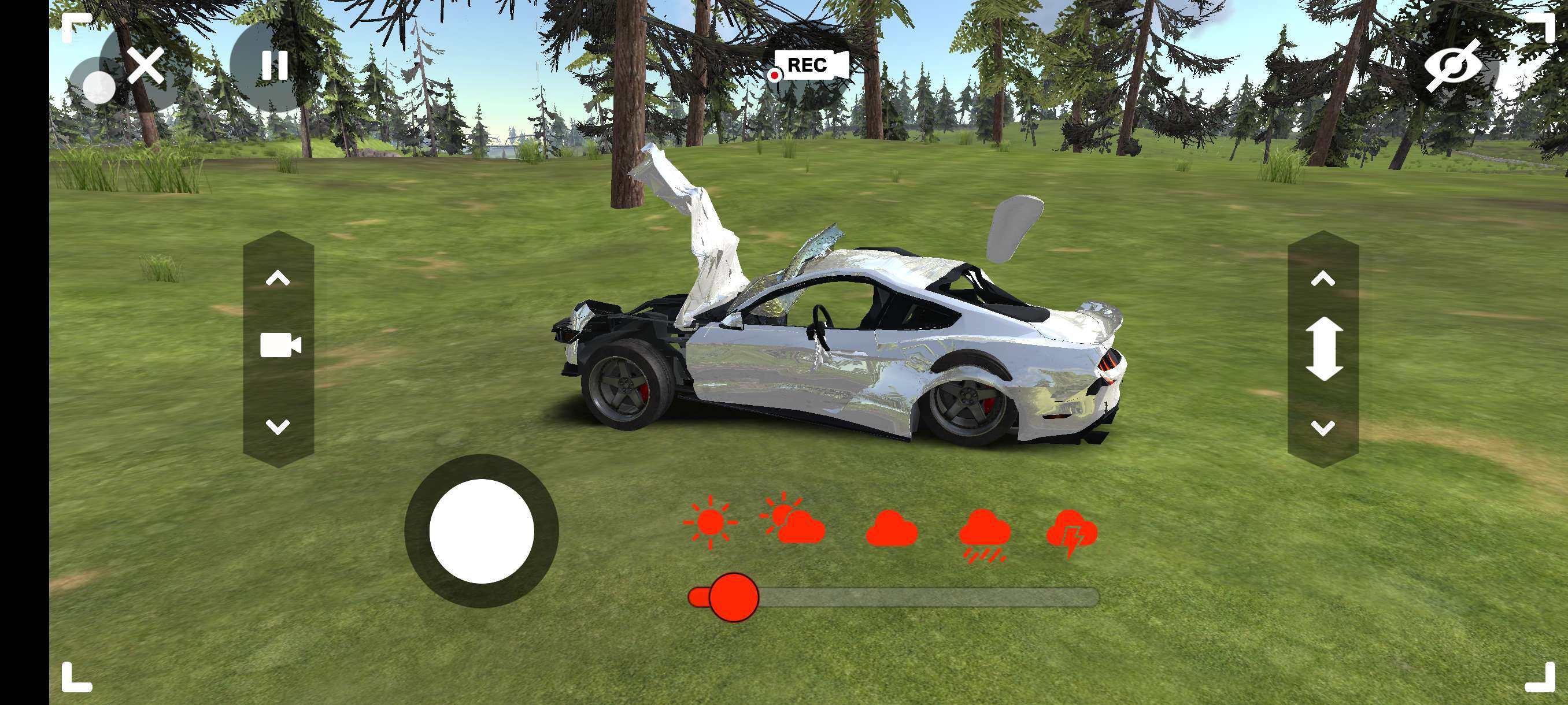Switch to overcast cloud weather
The width and height of the screenshot is (1568, 705).
pyautogui.click(x=892, y=528)
